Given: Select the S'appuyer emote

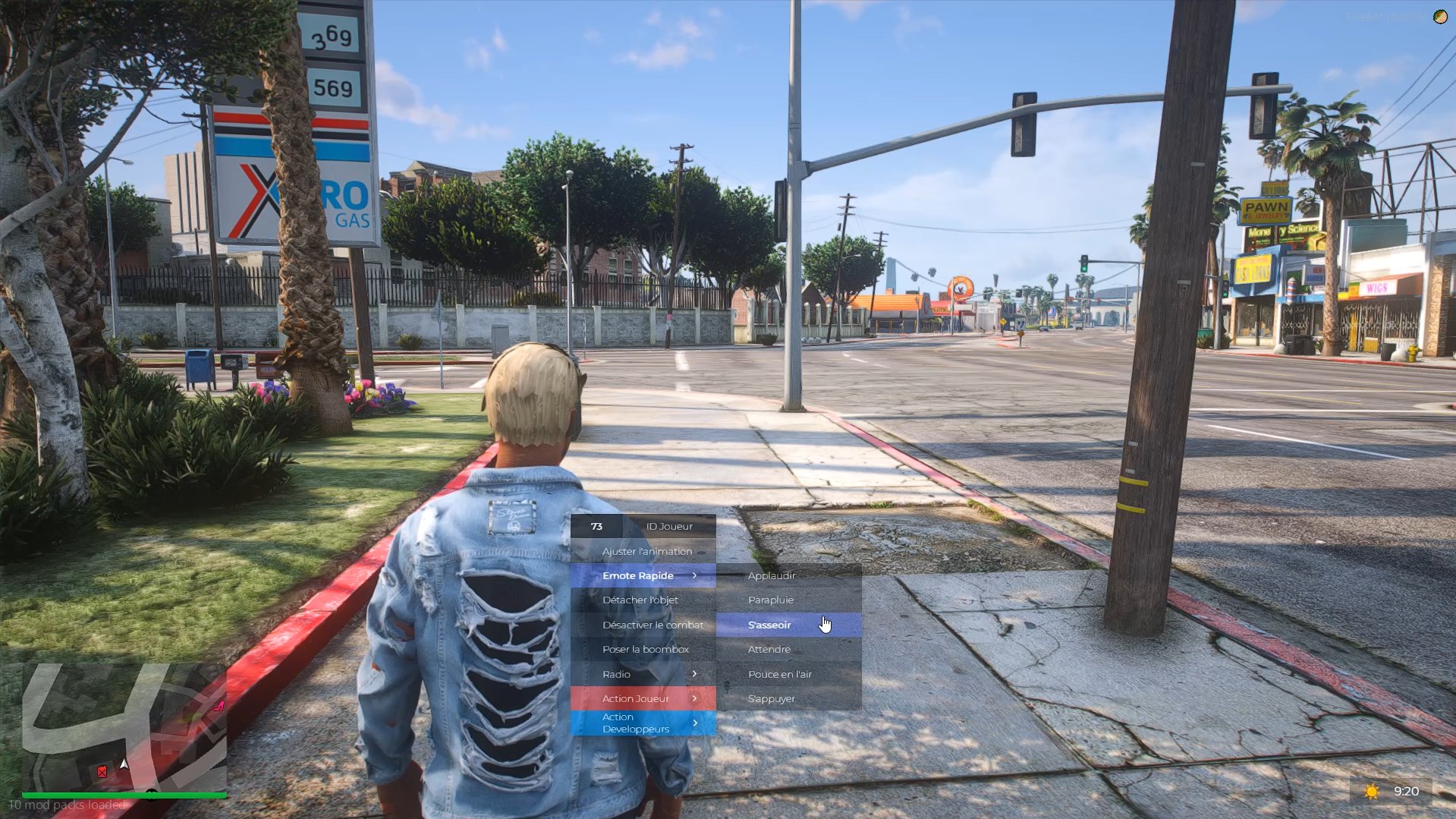Looking at the screenshot, I should 788,698.
